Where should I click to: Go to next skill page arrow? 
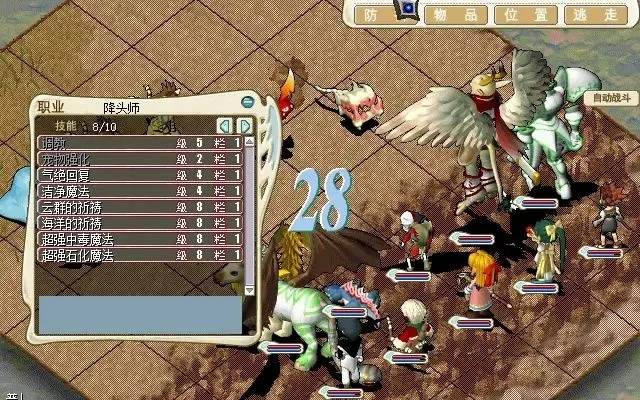point(243,126)
